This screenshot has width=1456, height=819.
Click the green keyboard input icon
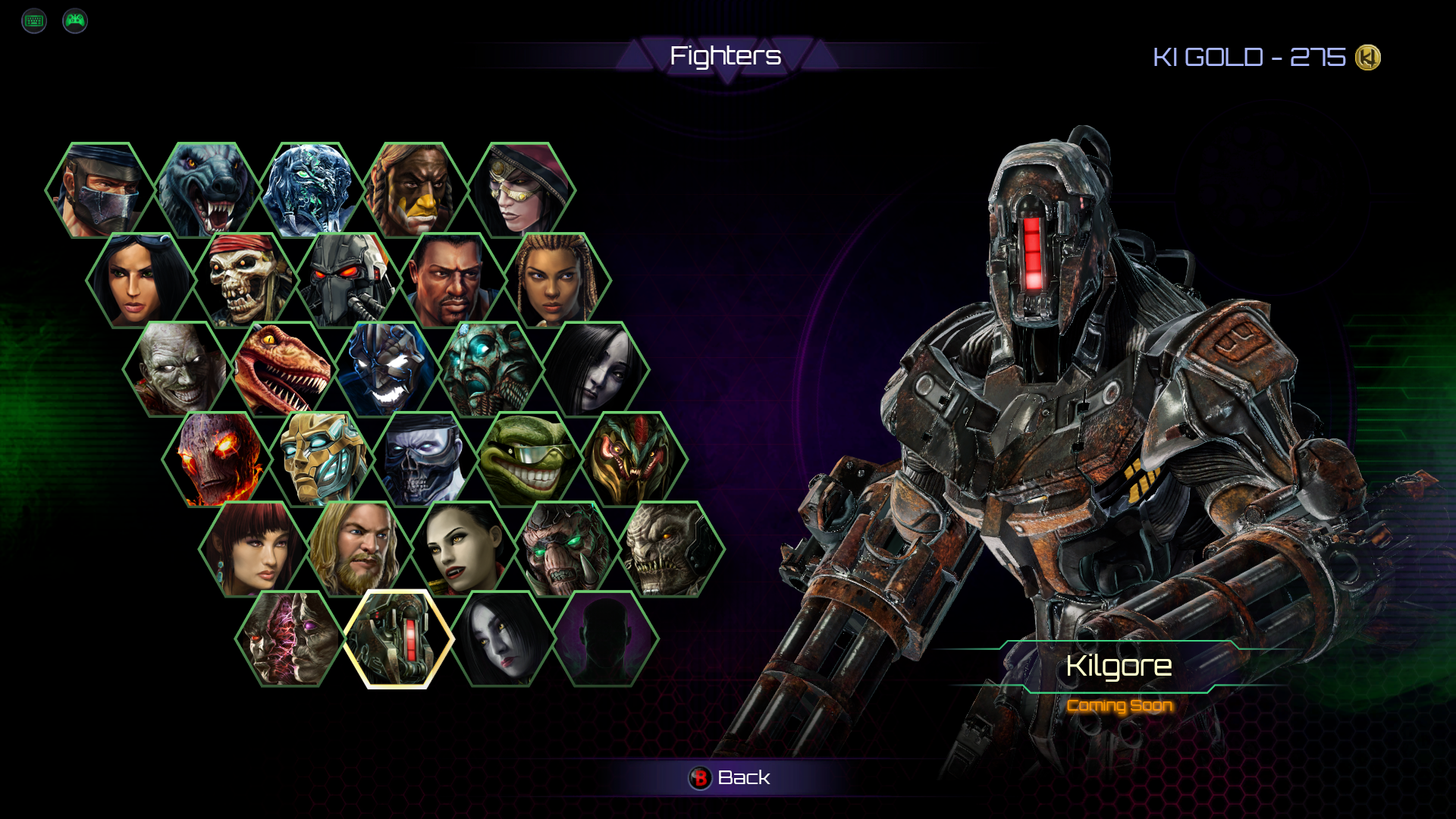click(x=34, y=20)
